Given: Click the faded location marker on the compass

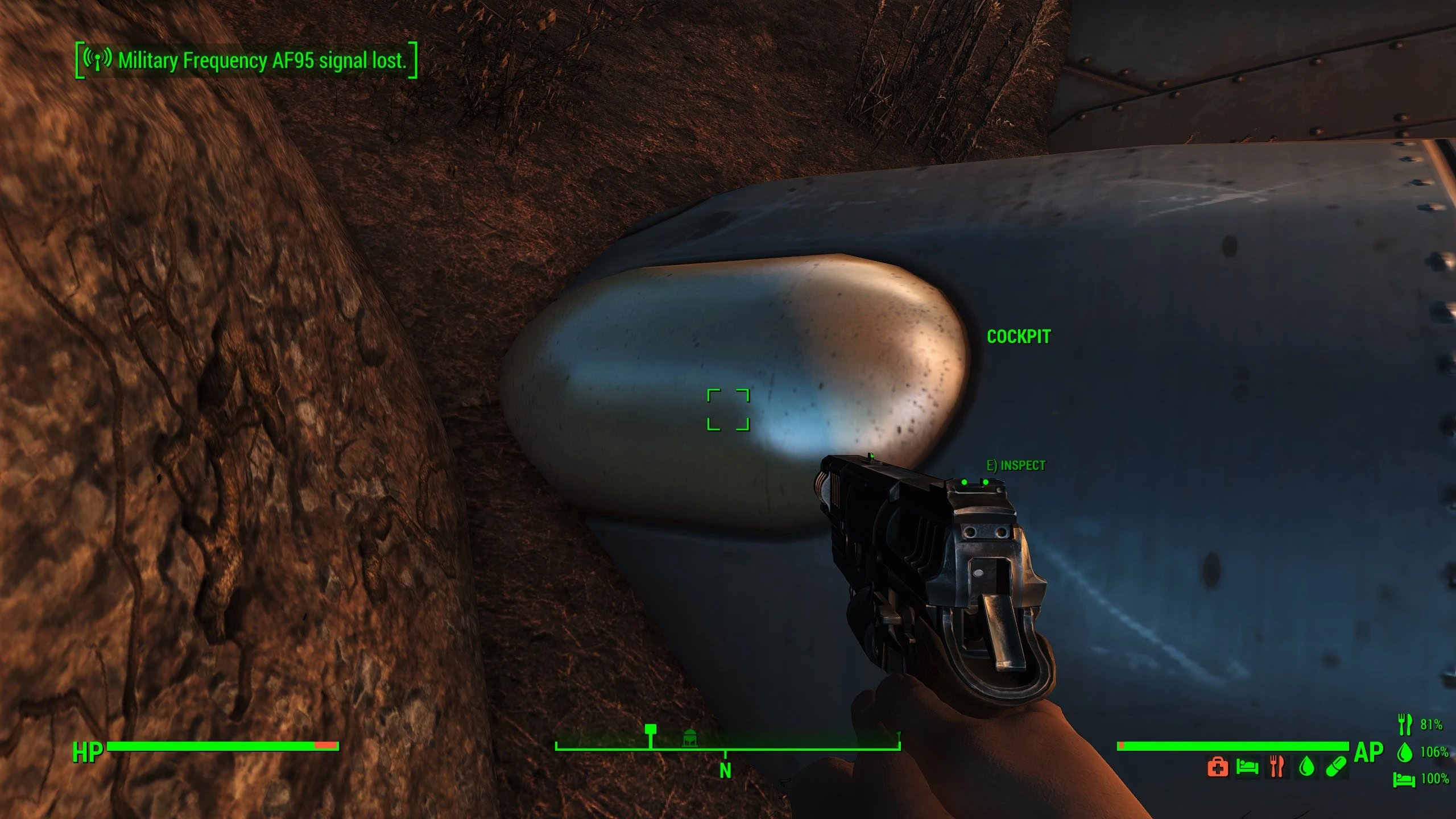Looking at the screenshot, I should [x=689, y=738].
